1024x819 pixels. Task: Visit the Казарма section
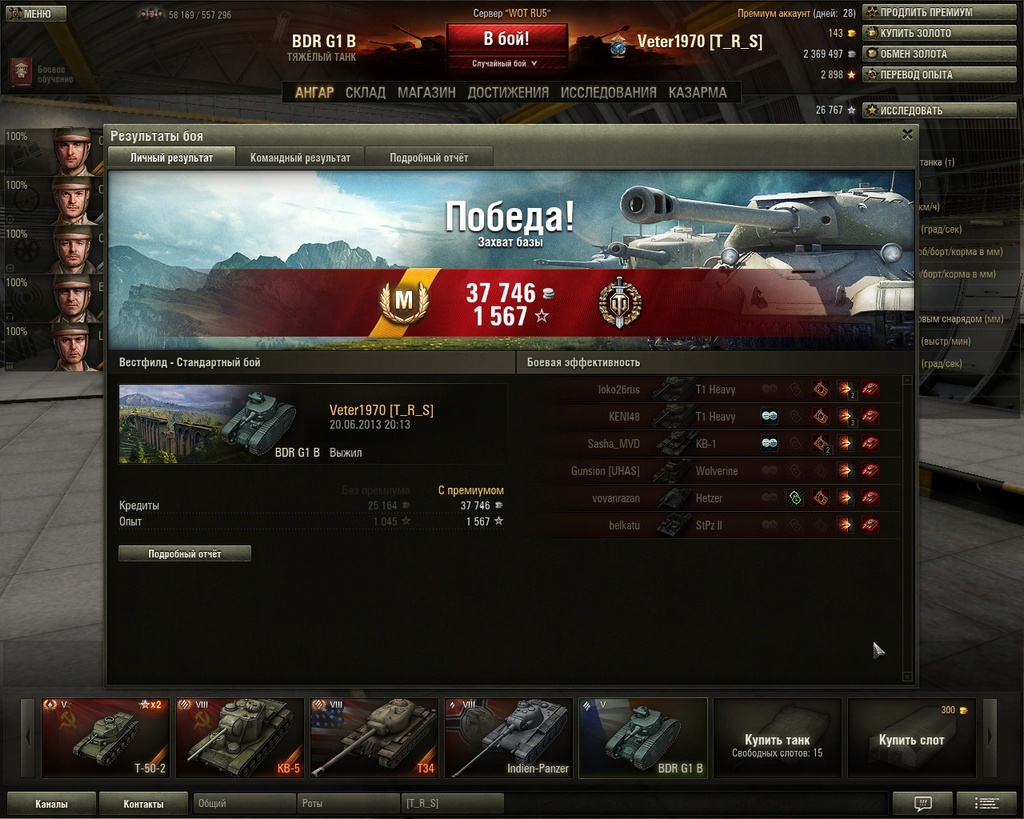(x=697, y=92)
